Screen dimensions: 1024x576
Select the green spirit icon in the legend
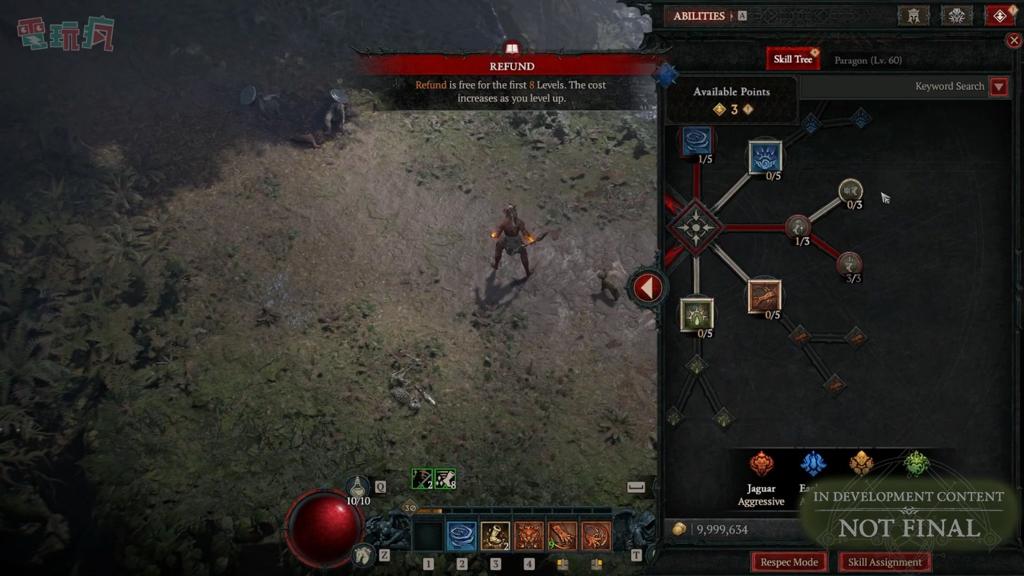916,463
